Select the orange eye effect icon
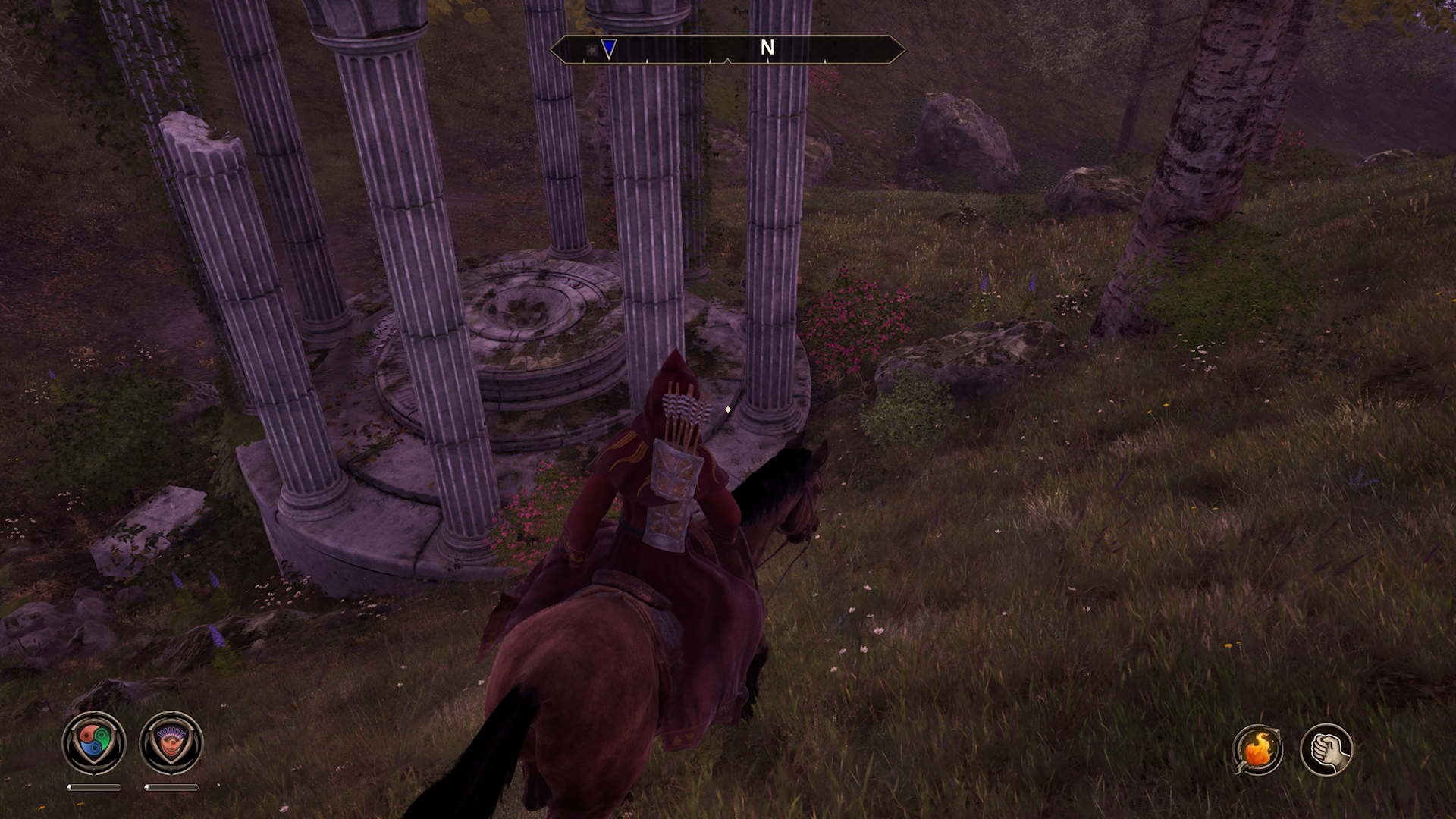The height and width of the screenshot is (819, 1456). pos(171,743)
